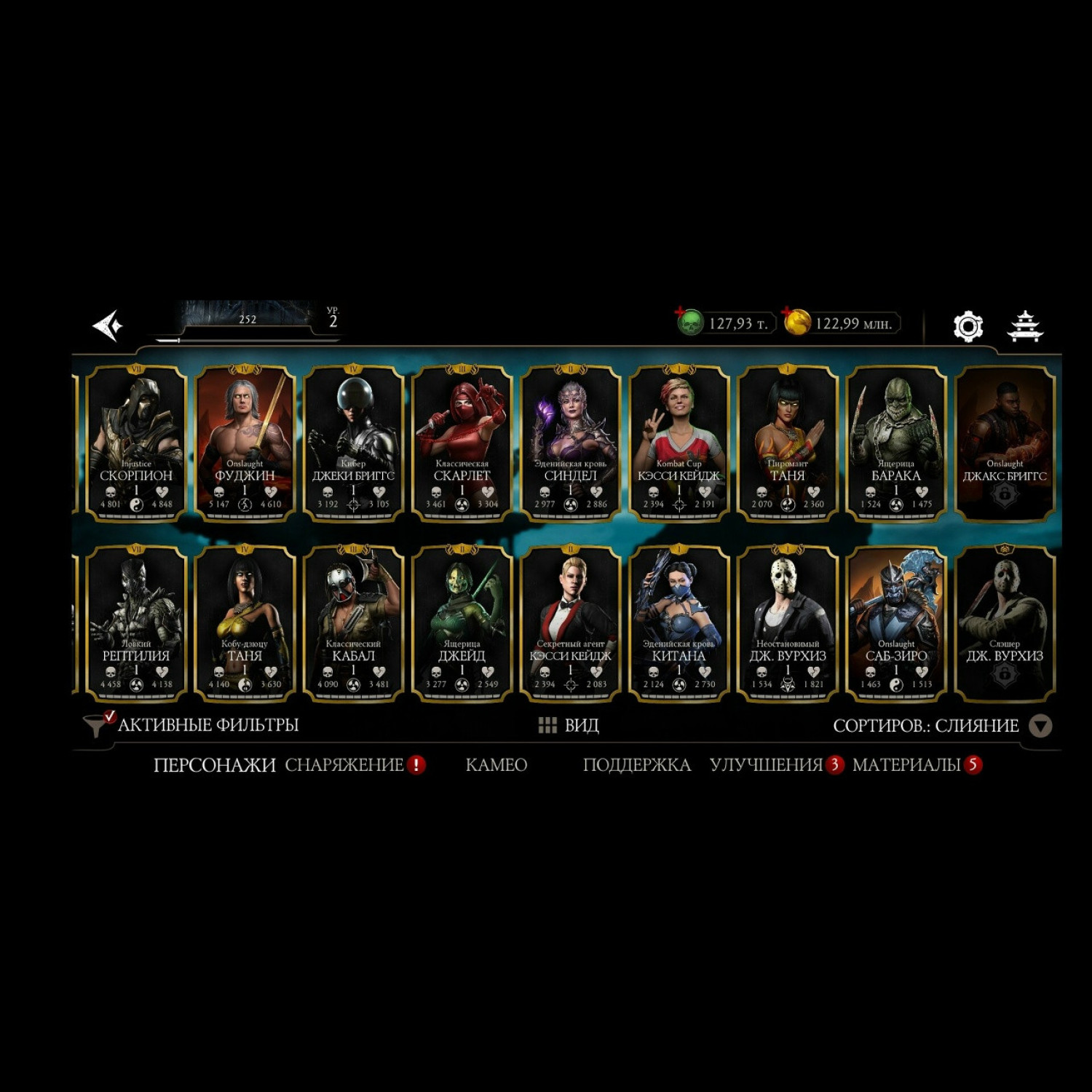Open the active filters funnel
Screen dimensions: 1092x1092
click(x=96, y=725)
